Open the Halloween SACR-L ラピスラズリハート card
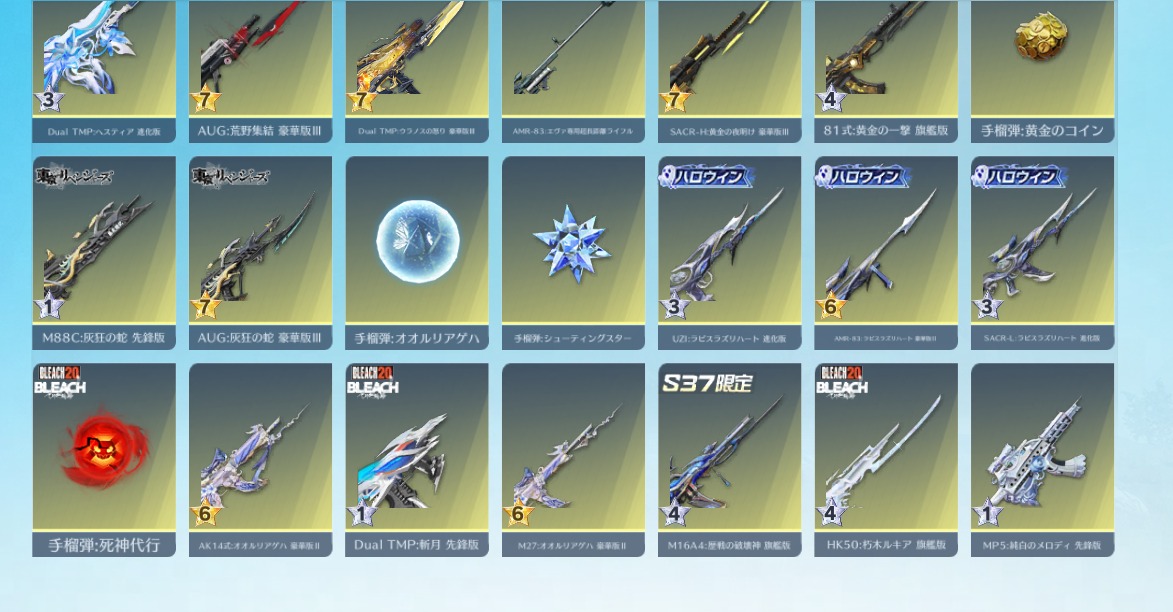 coord(1042,250)
